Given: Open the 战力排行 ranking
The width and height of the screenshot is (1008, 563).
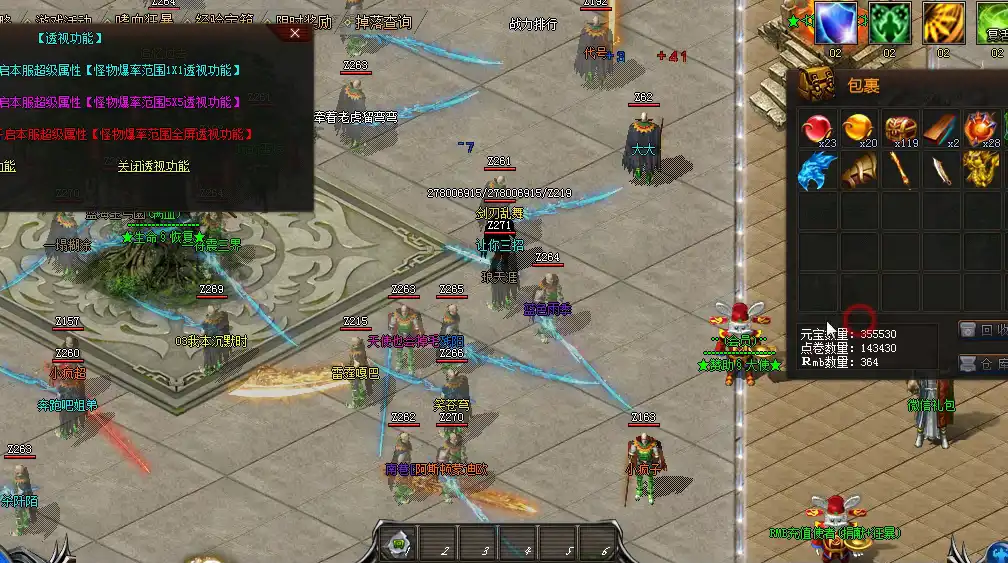Looking at the screenshot, I should point(533,24).
